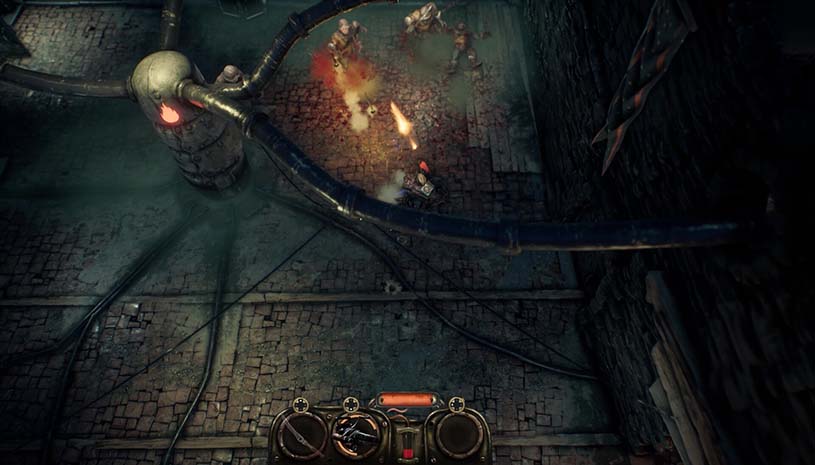
Task: Select the firearm weapon slot
Action: click(355, 435)
